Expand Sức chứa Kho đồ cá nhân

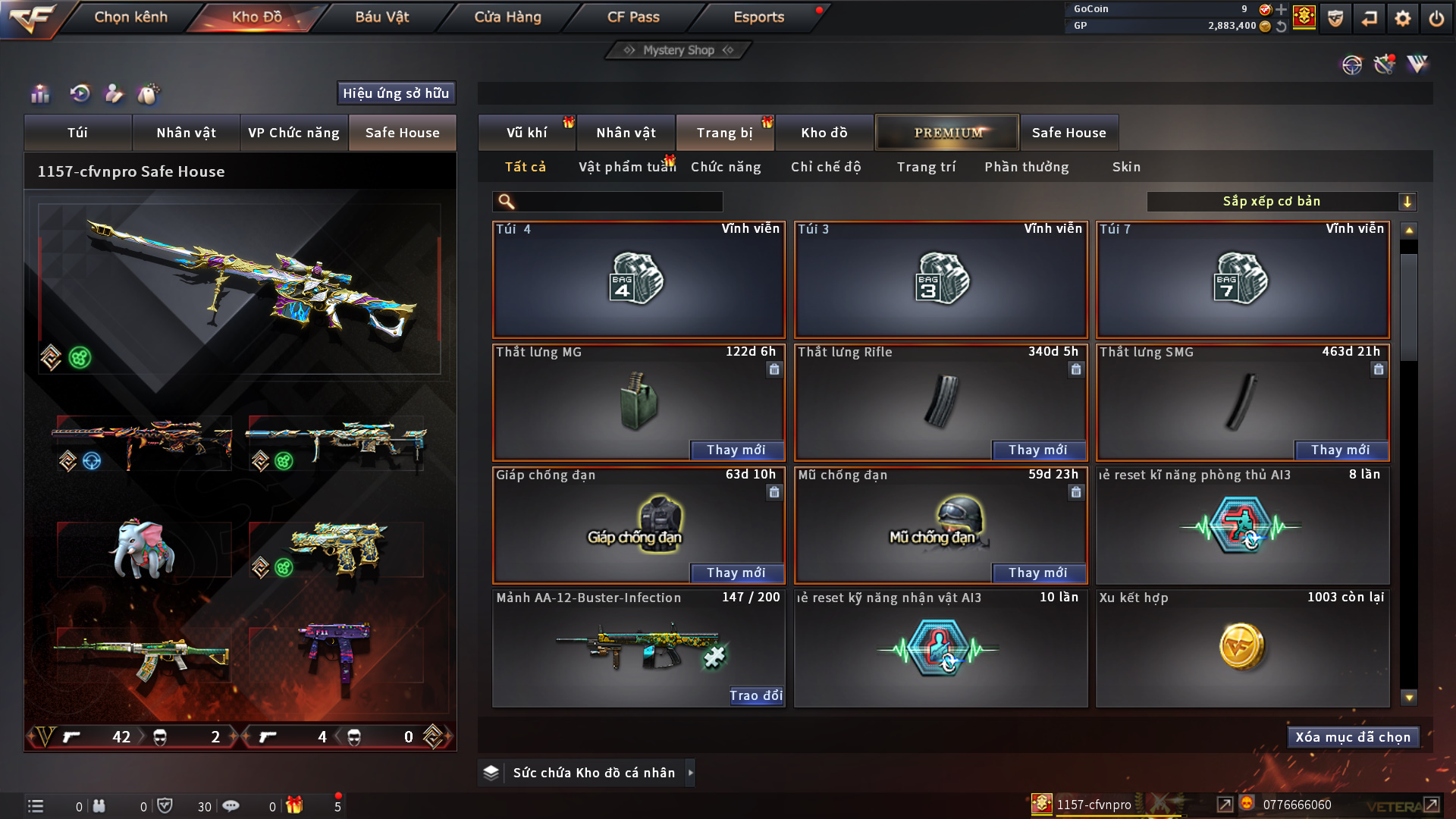[690, 773]
